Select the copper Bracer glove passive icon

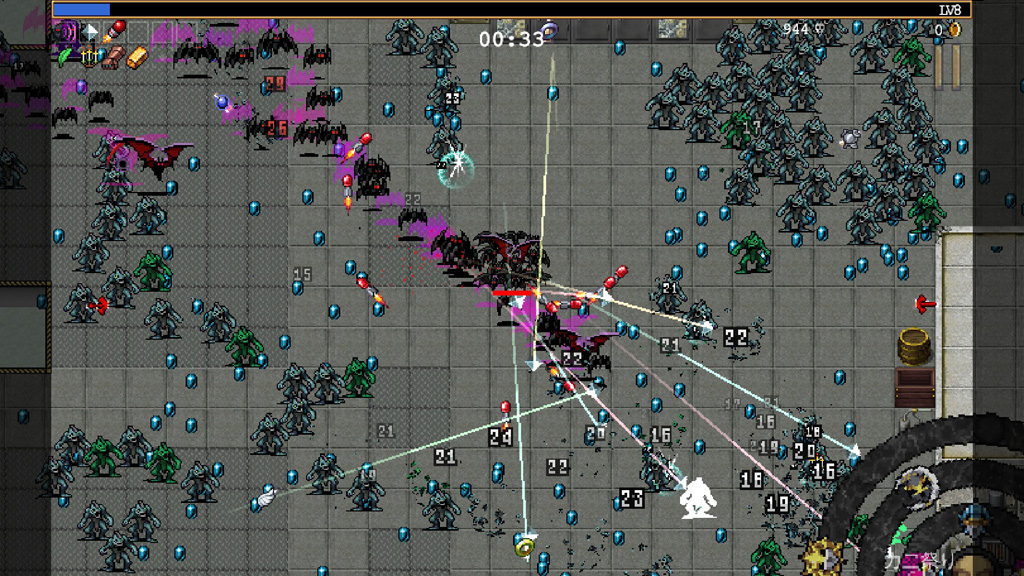point(114,57)
